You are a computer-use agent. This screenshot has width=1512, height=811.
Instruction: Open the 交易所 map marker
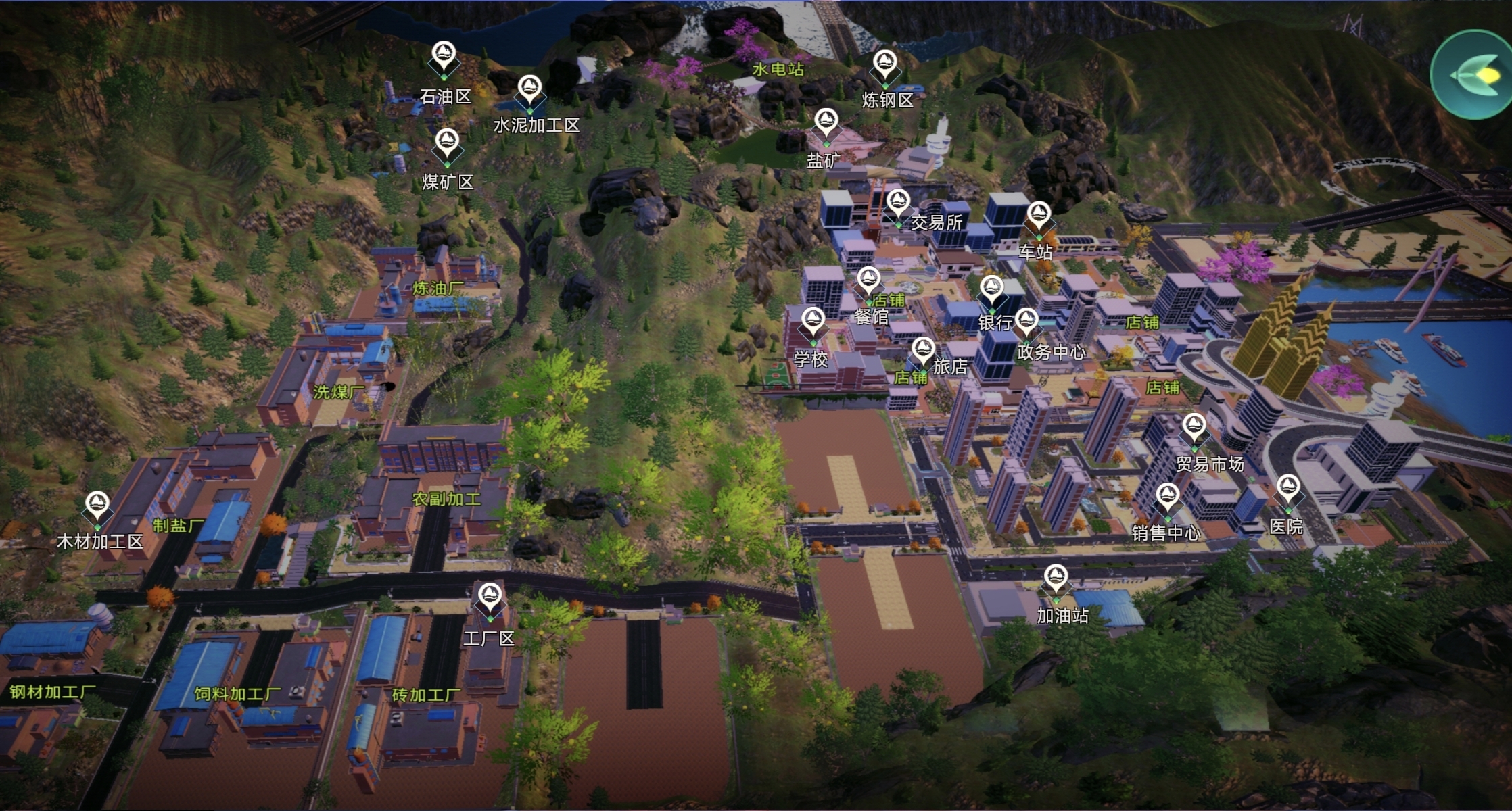tap(898, 203)
